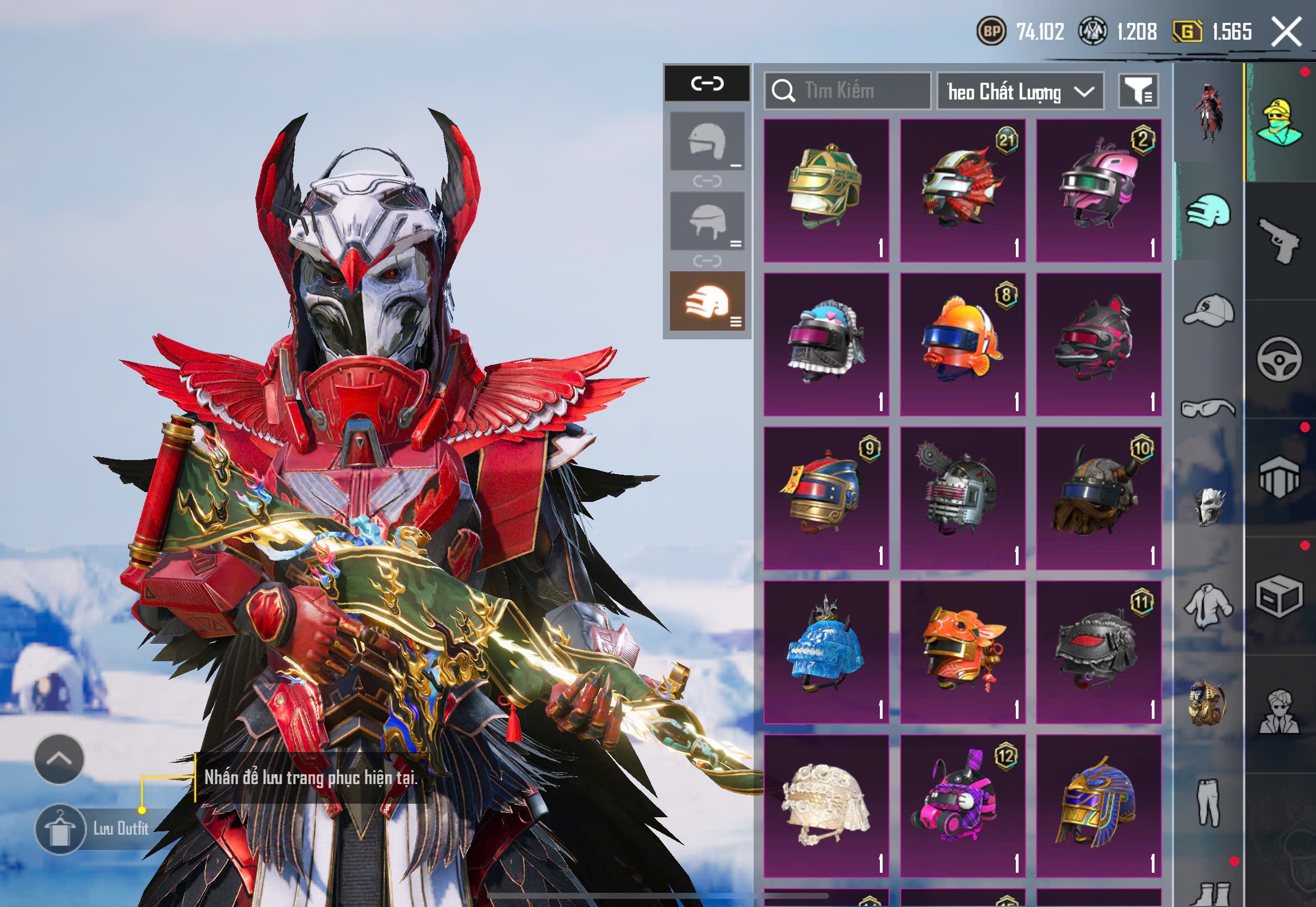Select the blue ice skull helmet
The height and width of the screenshot is (907, 1316).
coord(826,652)
